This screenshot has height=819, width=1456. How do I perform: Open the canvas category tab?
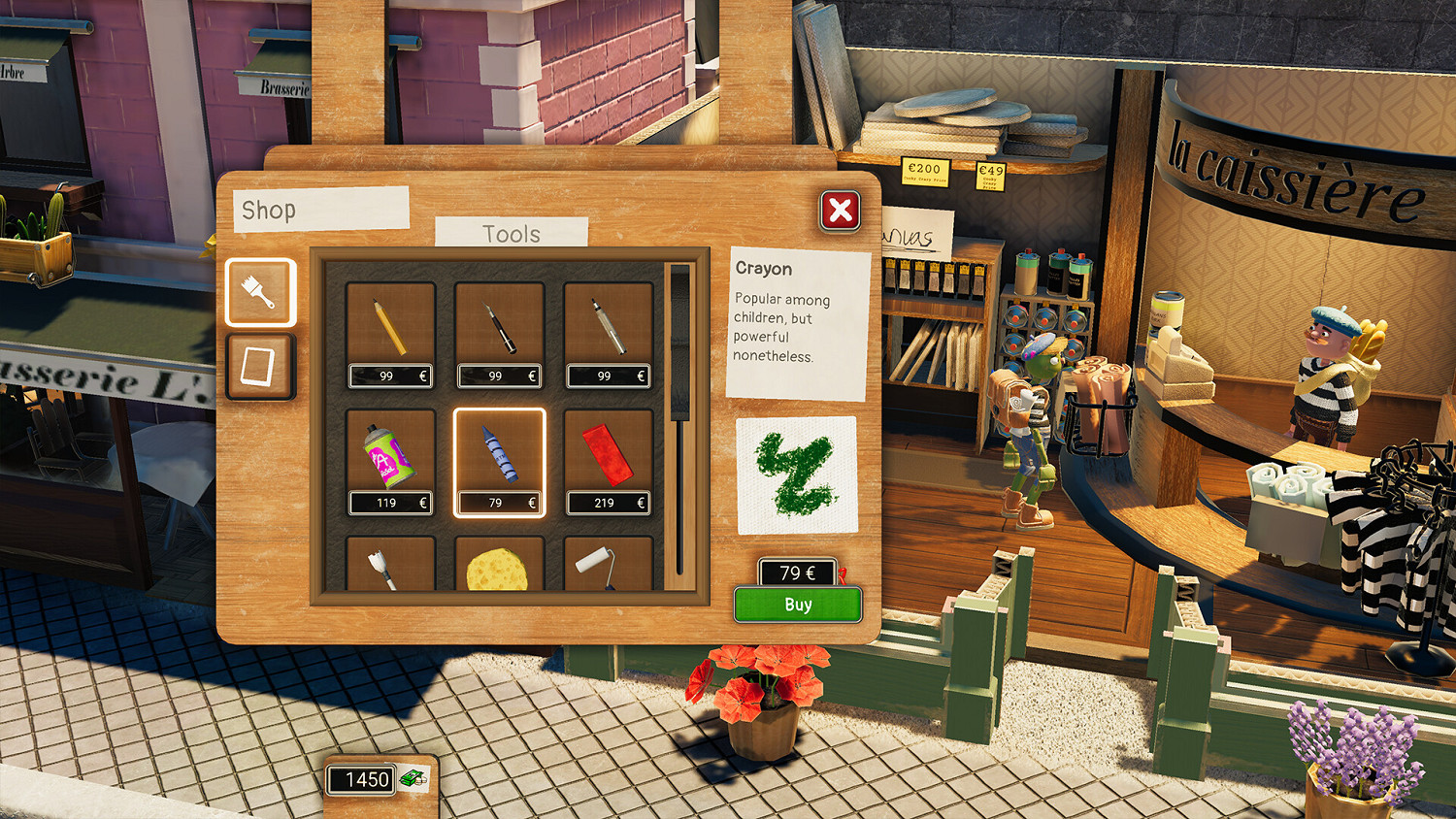[259, 367]
